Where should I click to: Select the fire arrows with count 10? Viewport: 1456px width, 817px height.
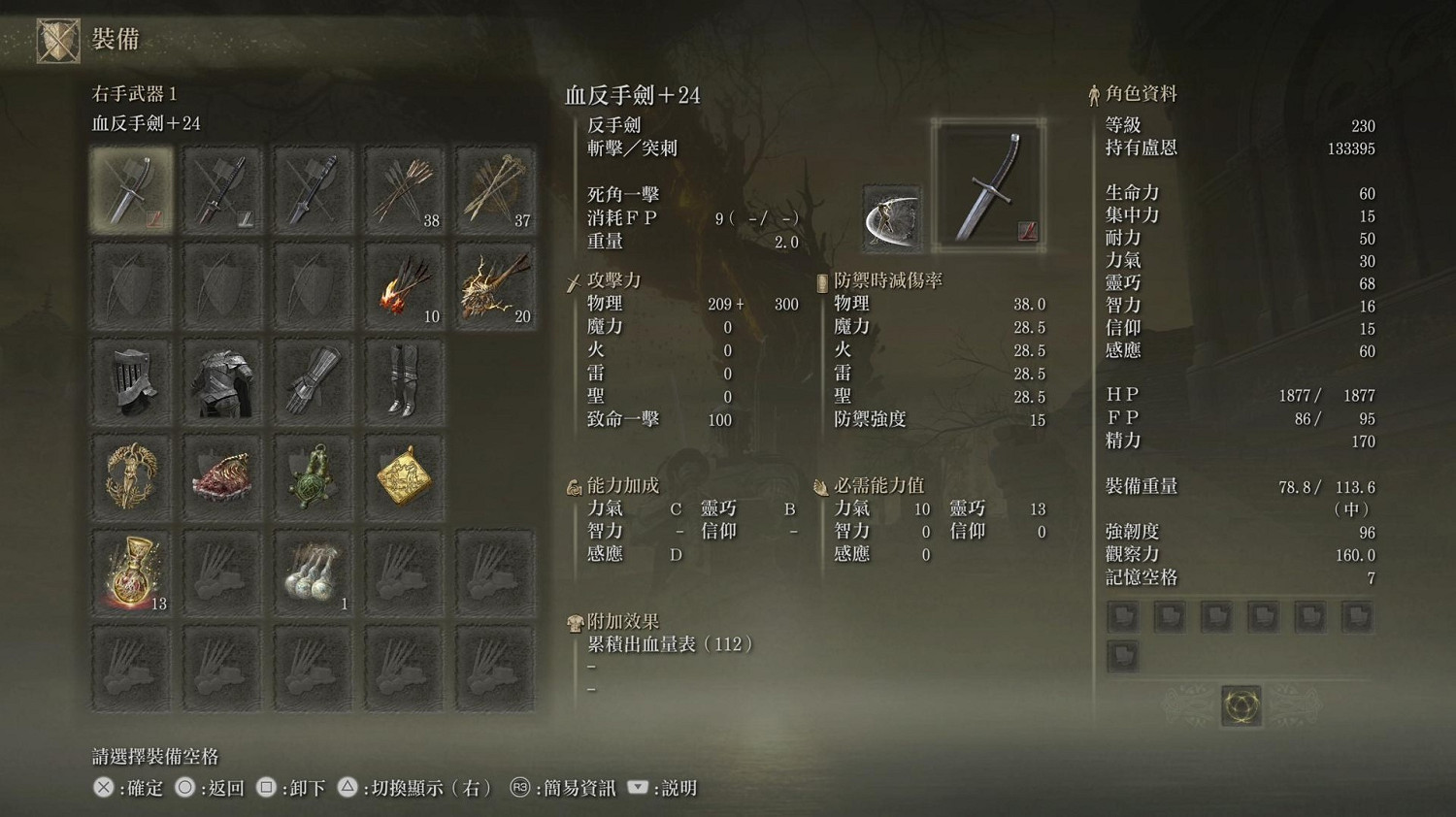(404, 284)
